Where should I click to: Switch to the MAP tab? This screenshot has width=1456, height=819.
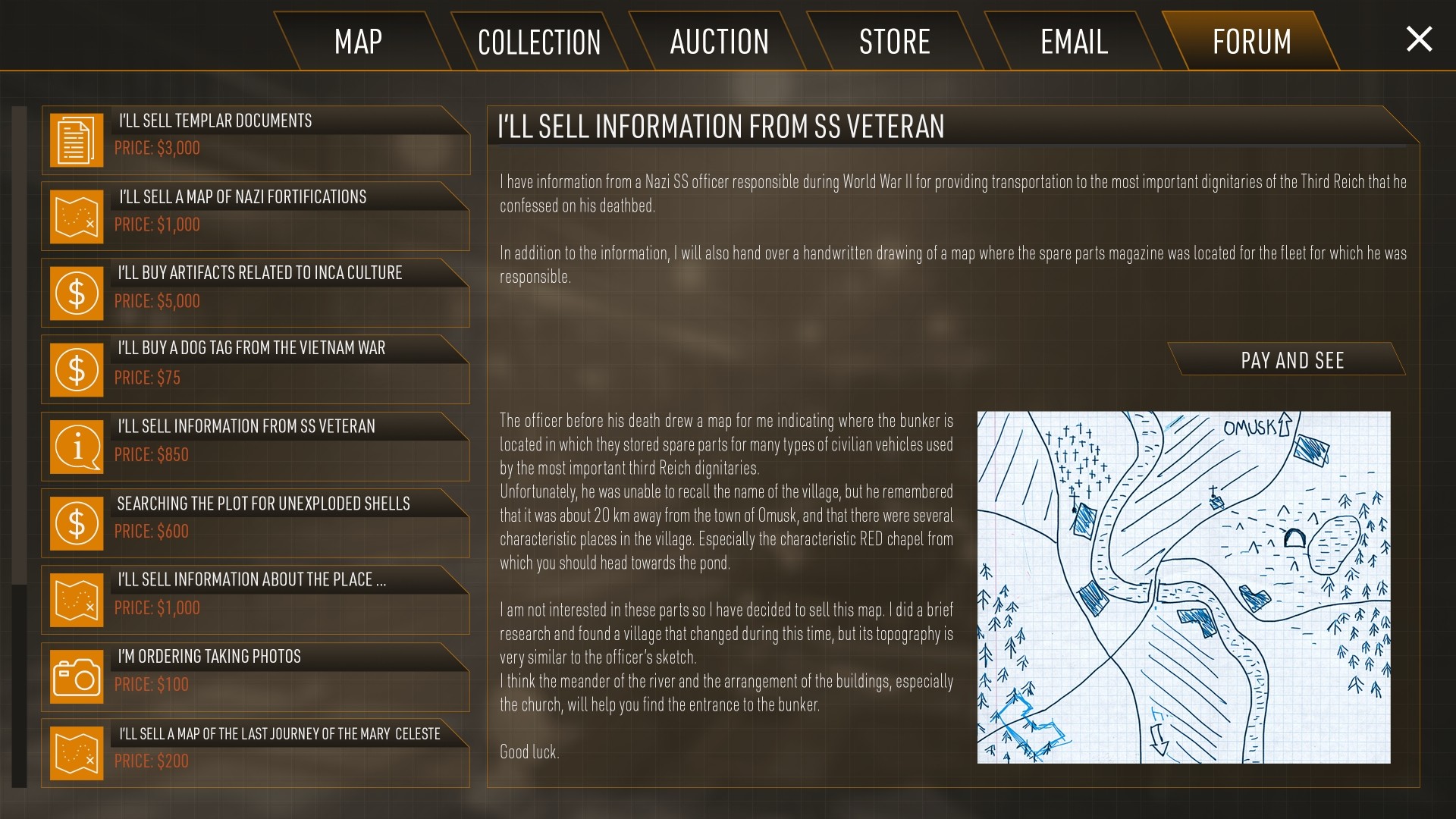coord(359,41)
